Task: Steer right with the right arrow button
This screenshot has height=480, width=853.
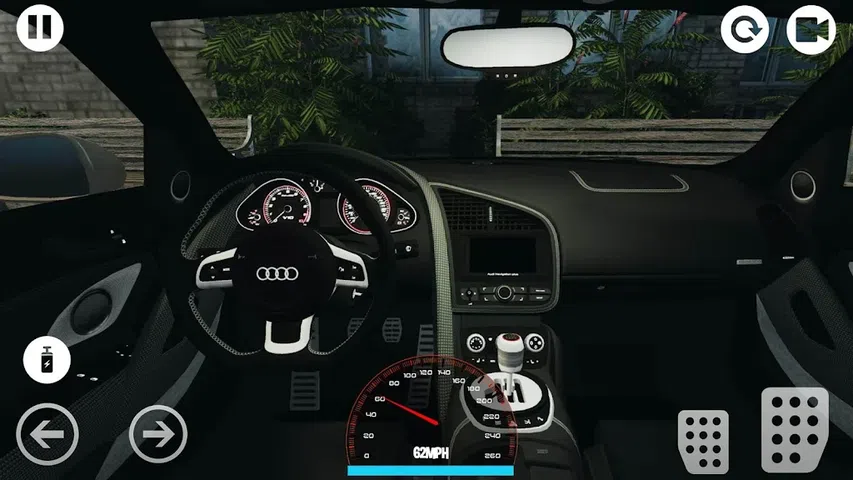Action: 158,434
